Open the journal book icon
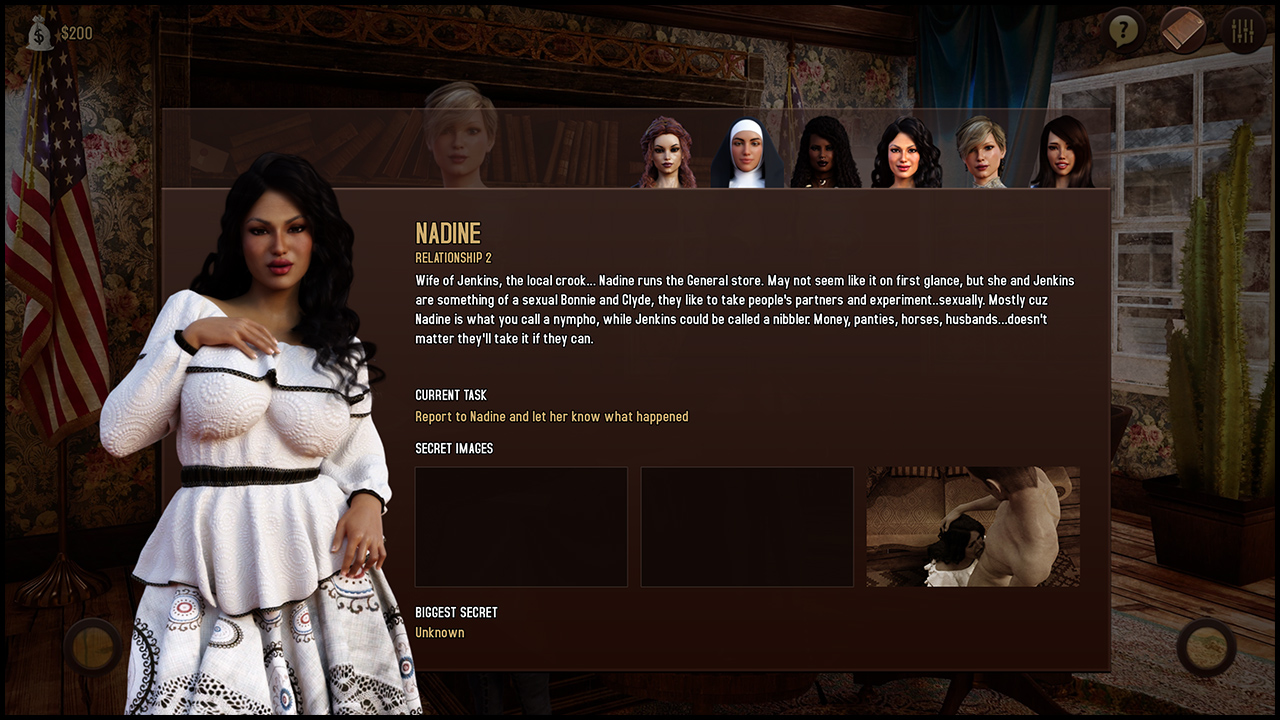Image resolution: width=1280 pixels, height=720 pixels. click(x=1183, y=32)
